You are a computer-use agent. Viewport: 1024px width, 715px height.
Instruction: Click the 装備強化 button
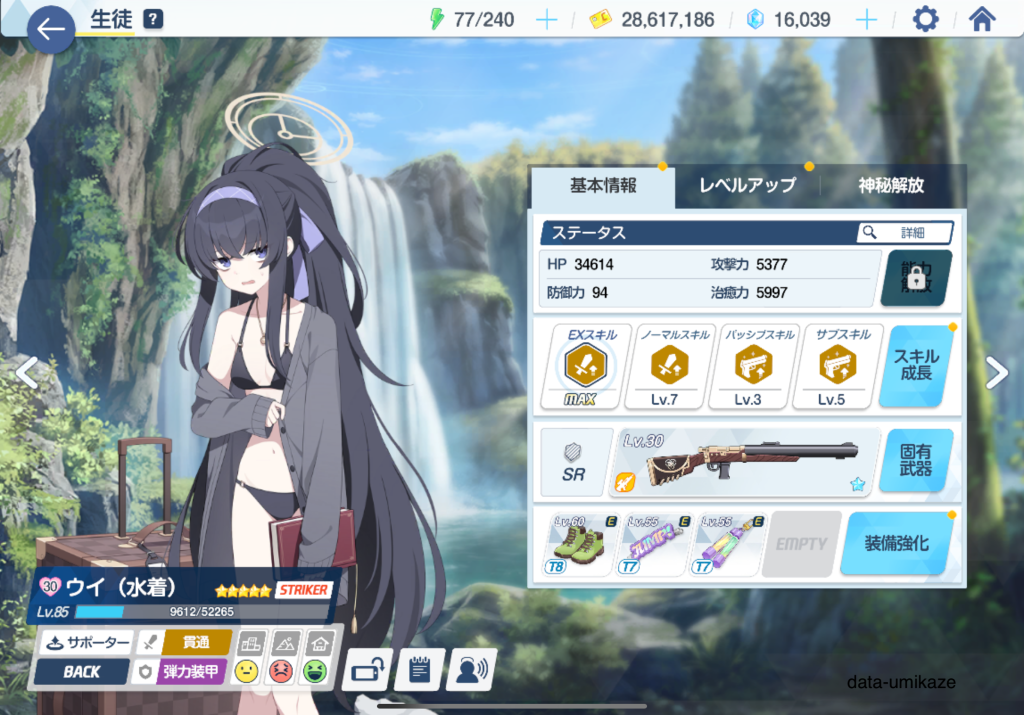pos(895,544)
